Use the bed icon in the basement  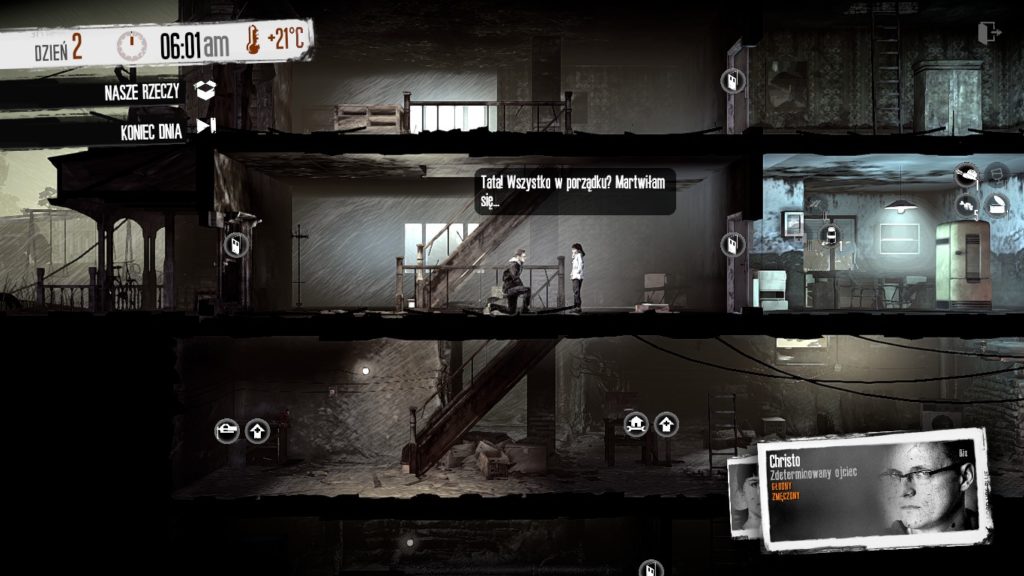point(227,431)
